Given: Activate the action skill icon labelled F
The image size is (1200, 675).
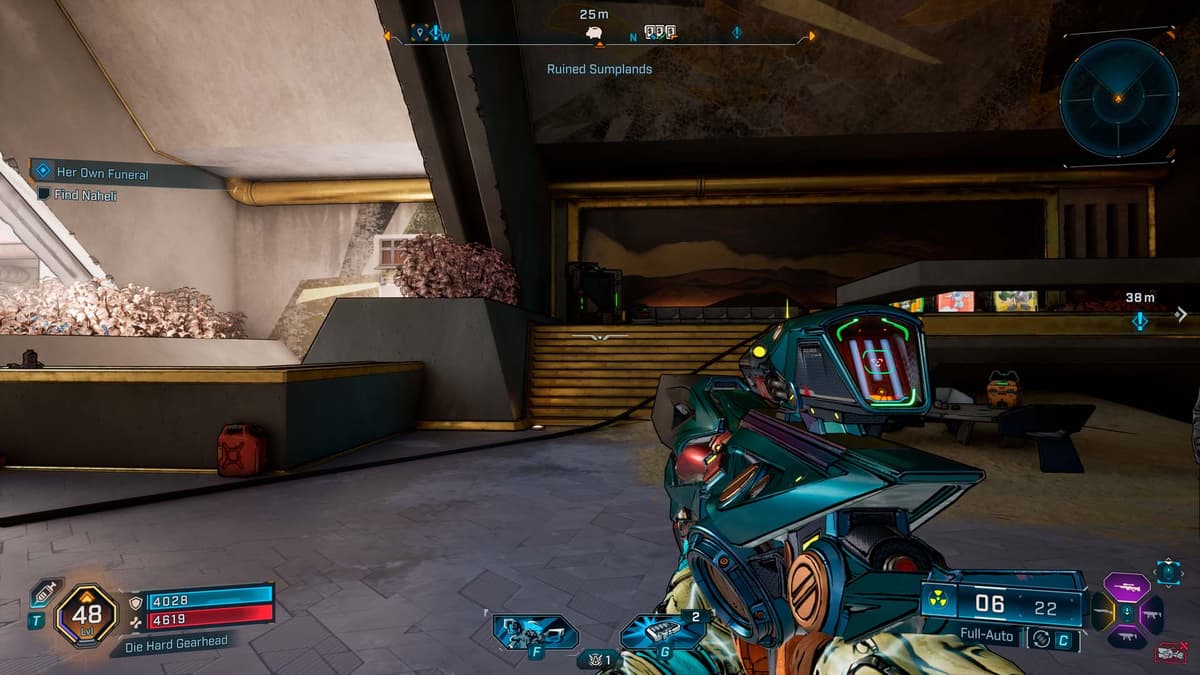Looking at the screenshot, I should click(x=536, y=632).
